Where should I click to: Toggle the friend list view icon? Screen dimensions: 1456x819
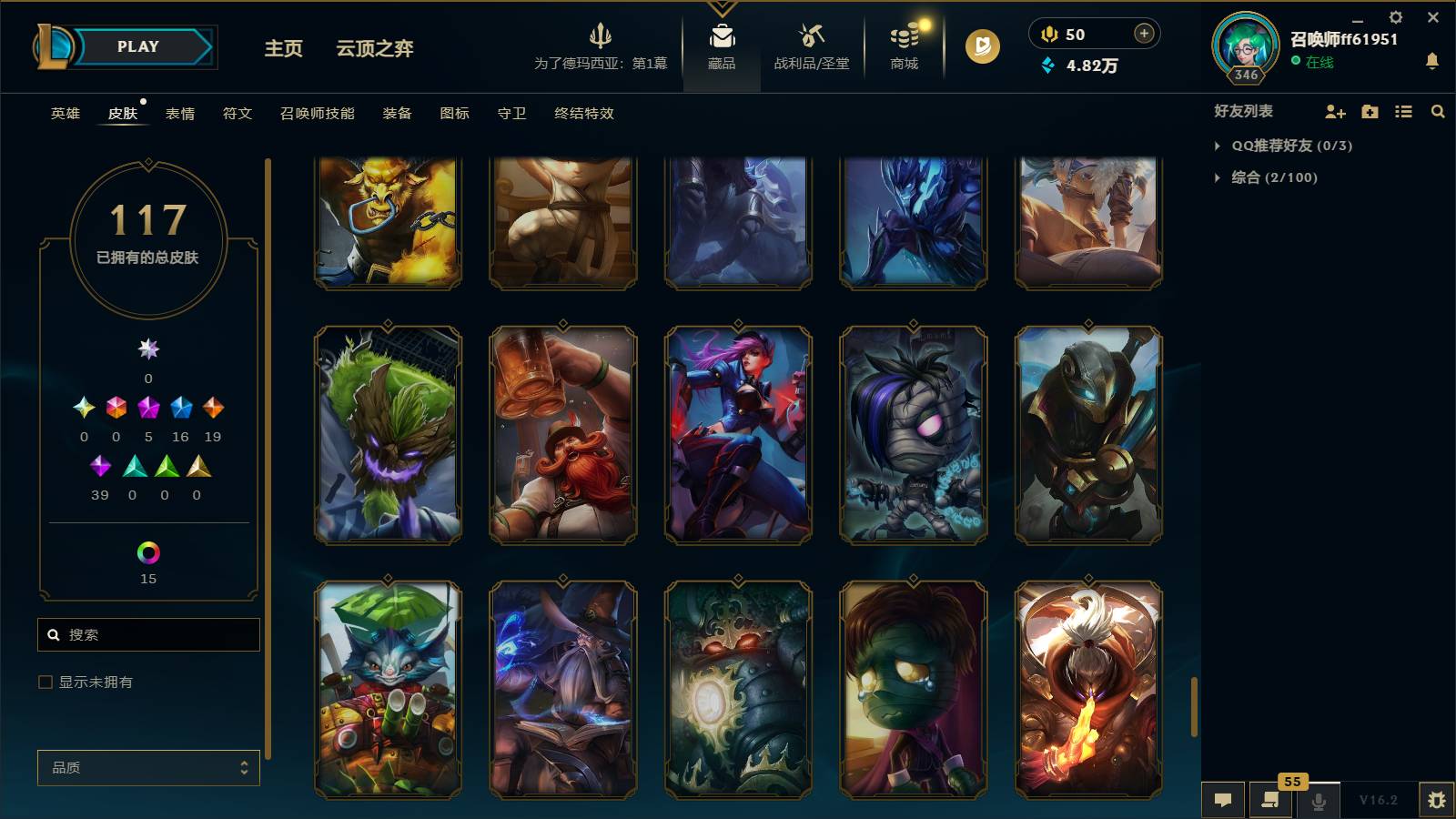click(x=1402, y=111)
